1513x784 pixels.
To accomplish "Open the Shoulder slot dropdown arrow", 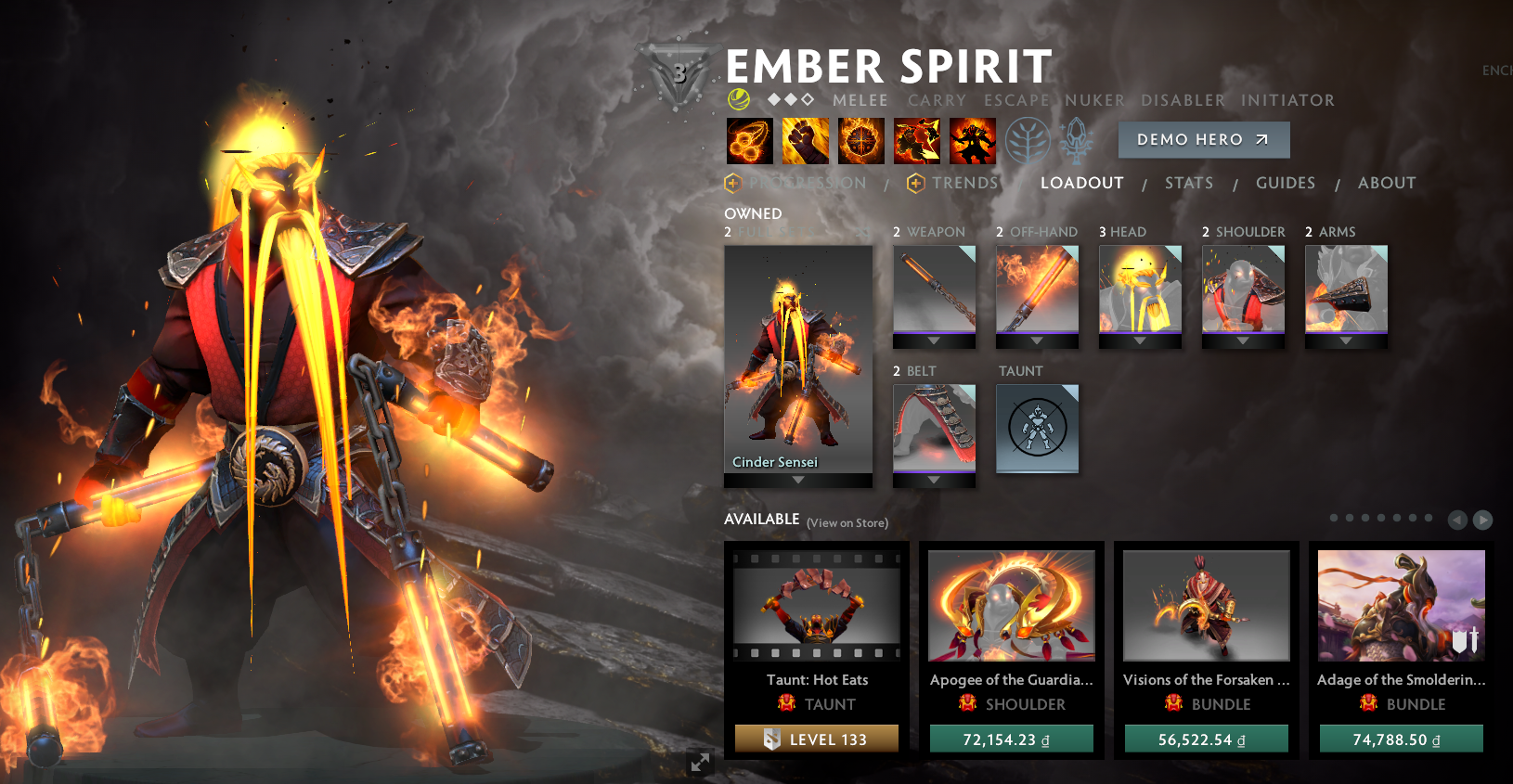I will point(1244,341).
